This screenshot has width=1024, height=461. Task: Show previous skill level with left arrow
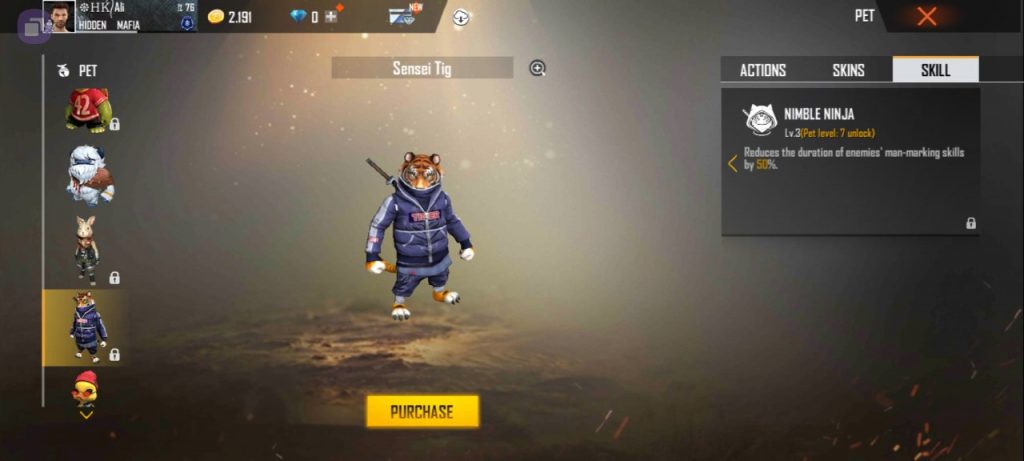[732, 163]
